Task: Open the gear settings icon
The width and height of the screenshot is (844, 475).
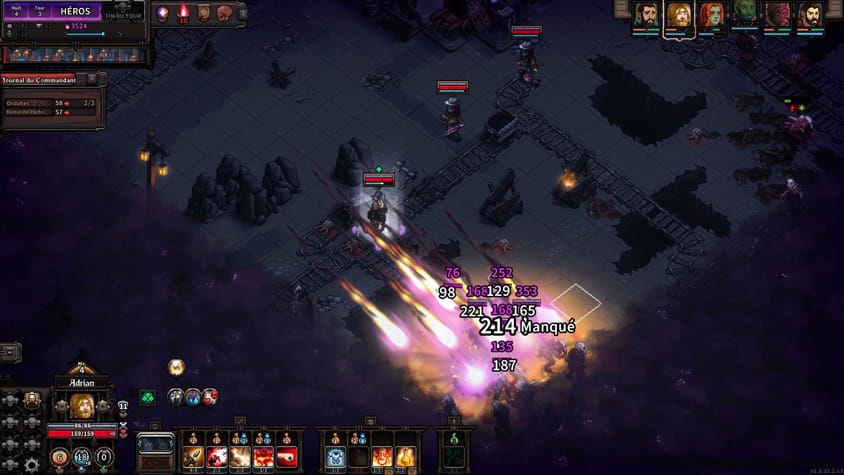Action: click(x=32, y=464)
